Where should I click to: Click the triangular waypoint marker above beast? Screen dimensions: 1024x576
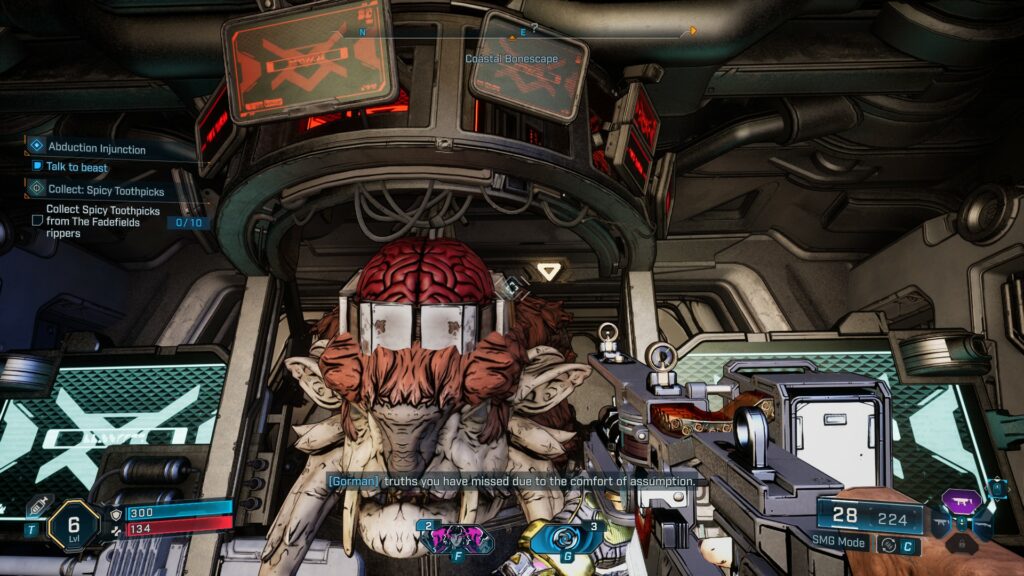point(547,270)
